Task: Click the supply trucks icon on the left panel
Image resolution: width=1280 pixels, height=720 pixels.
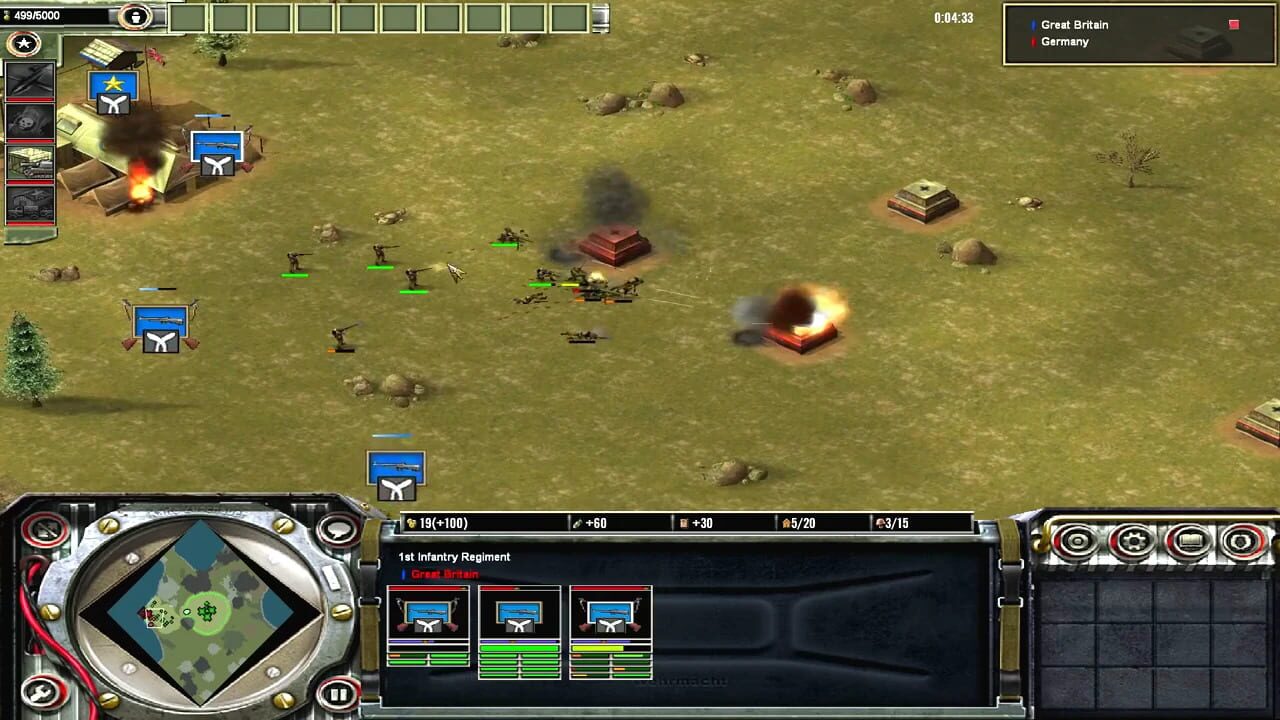Action: (x=30, y=204)
